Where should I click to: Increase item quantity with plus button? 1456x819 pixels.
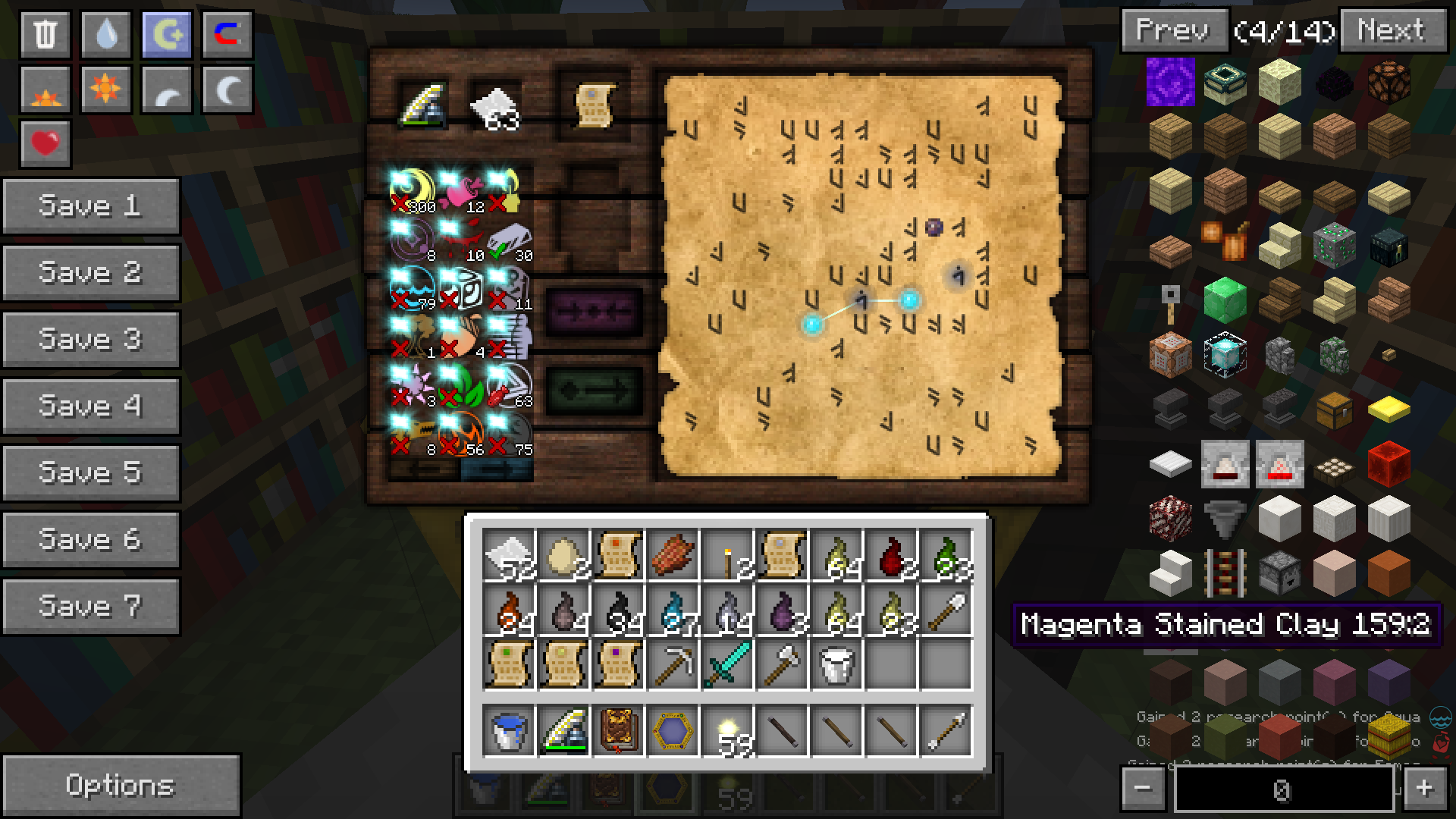pos(1424,789)
